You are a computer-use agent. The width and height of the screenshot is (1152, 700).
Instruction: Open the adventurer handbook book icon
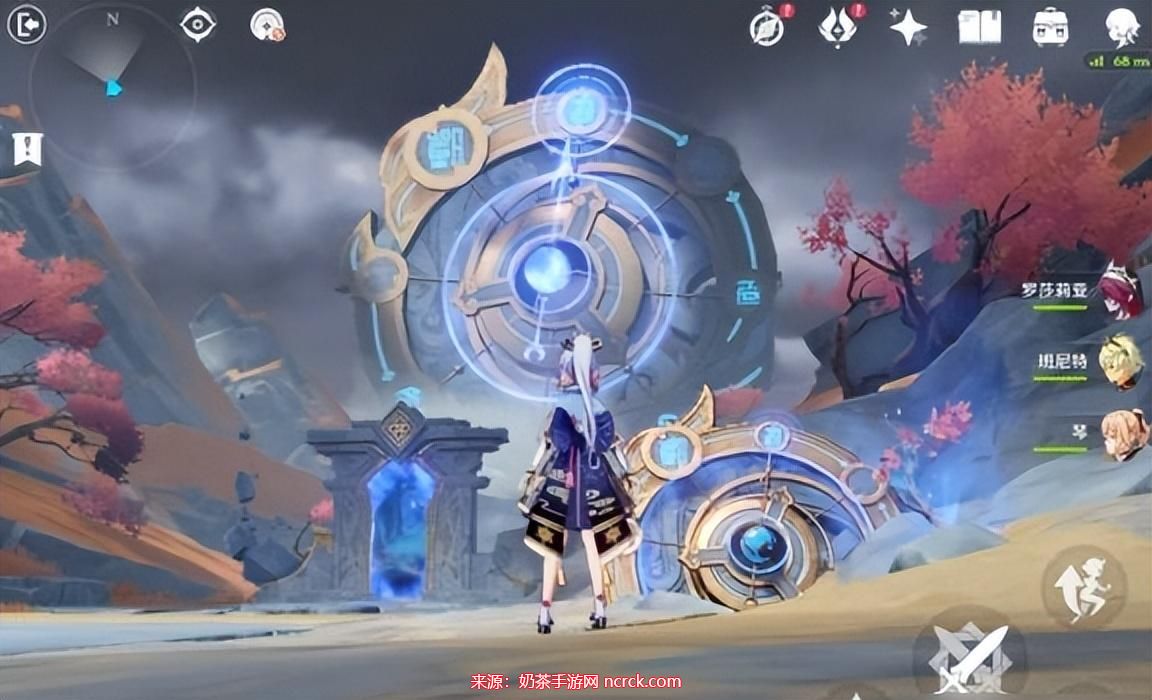(x=979, y=27)
